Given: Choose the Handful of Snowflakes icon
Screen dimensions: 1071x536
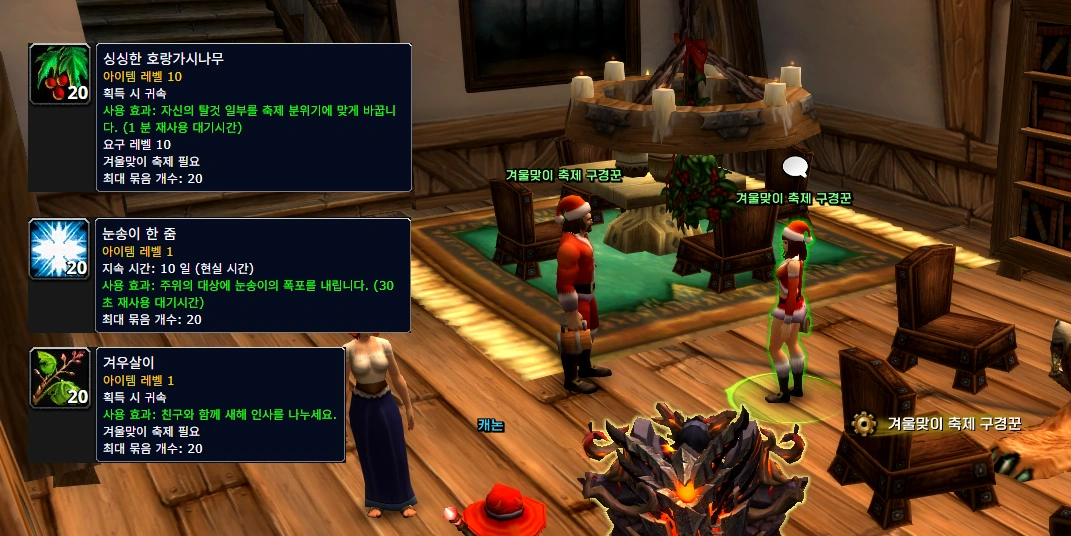Looking at the screenshot, I should [x=60, y=249].
